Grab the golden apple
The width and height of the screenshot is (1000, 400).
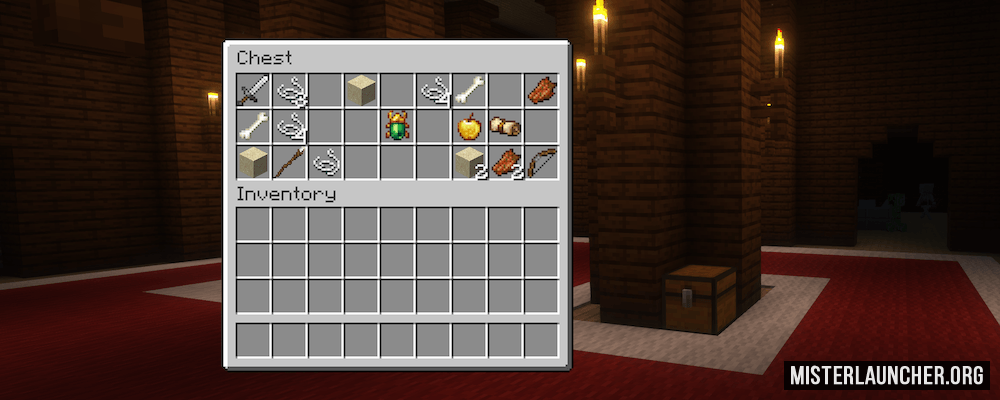point(469,127)
